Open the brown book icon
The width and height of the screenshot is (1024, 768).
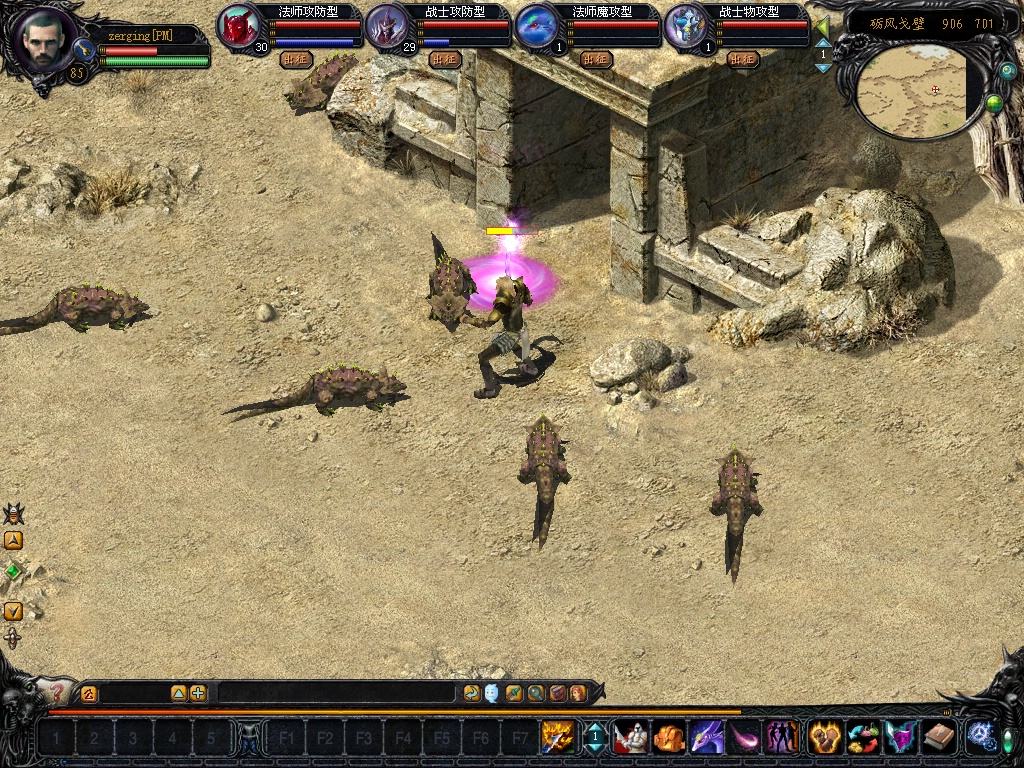click(938, 737)
